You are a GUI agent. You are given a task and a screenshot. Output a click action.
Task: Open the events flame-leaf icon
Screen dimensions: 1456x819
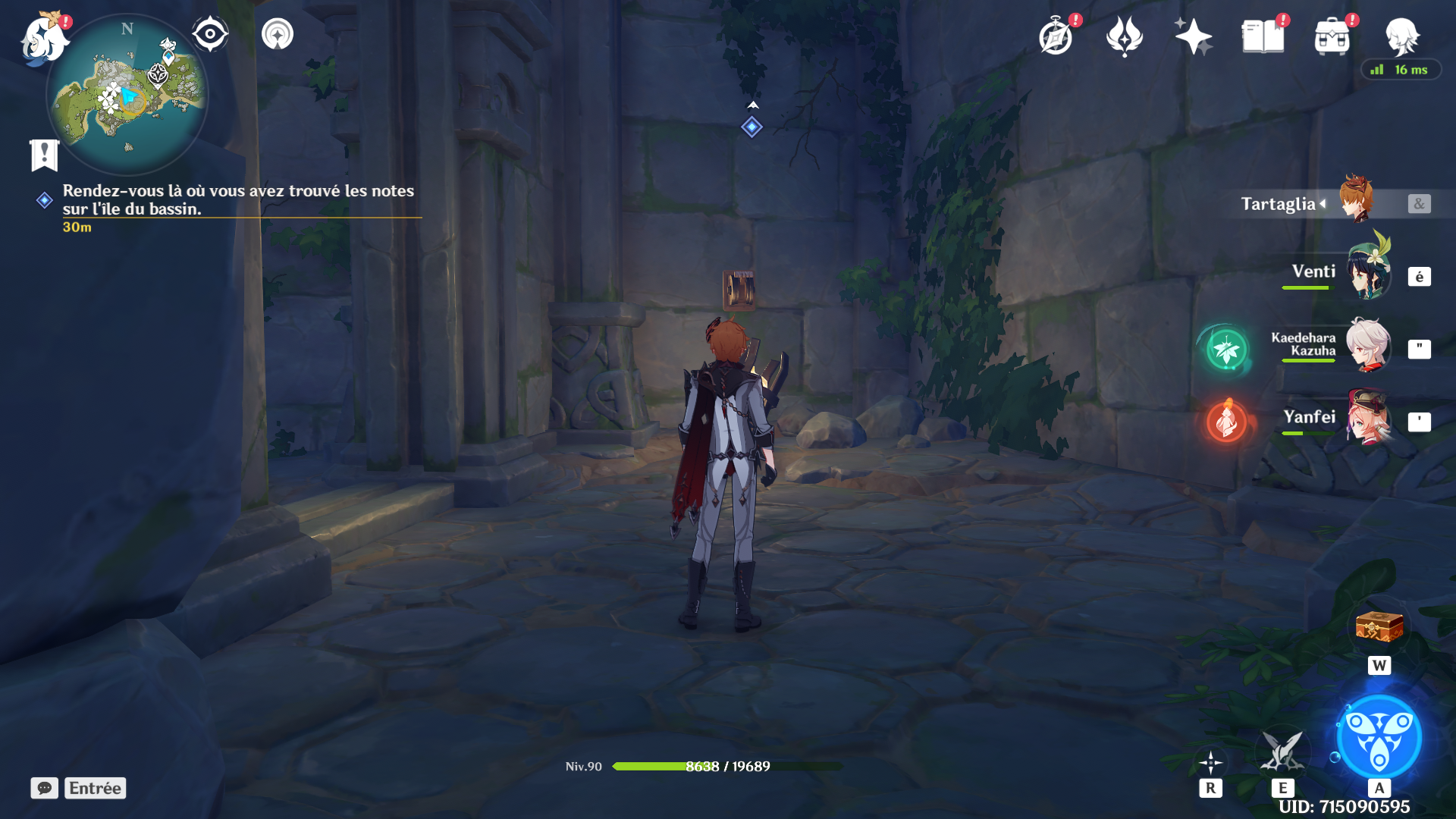1124,36
